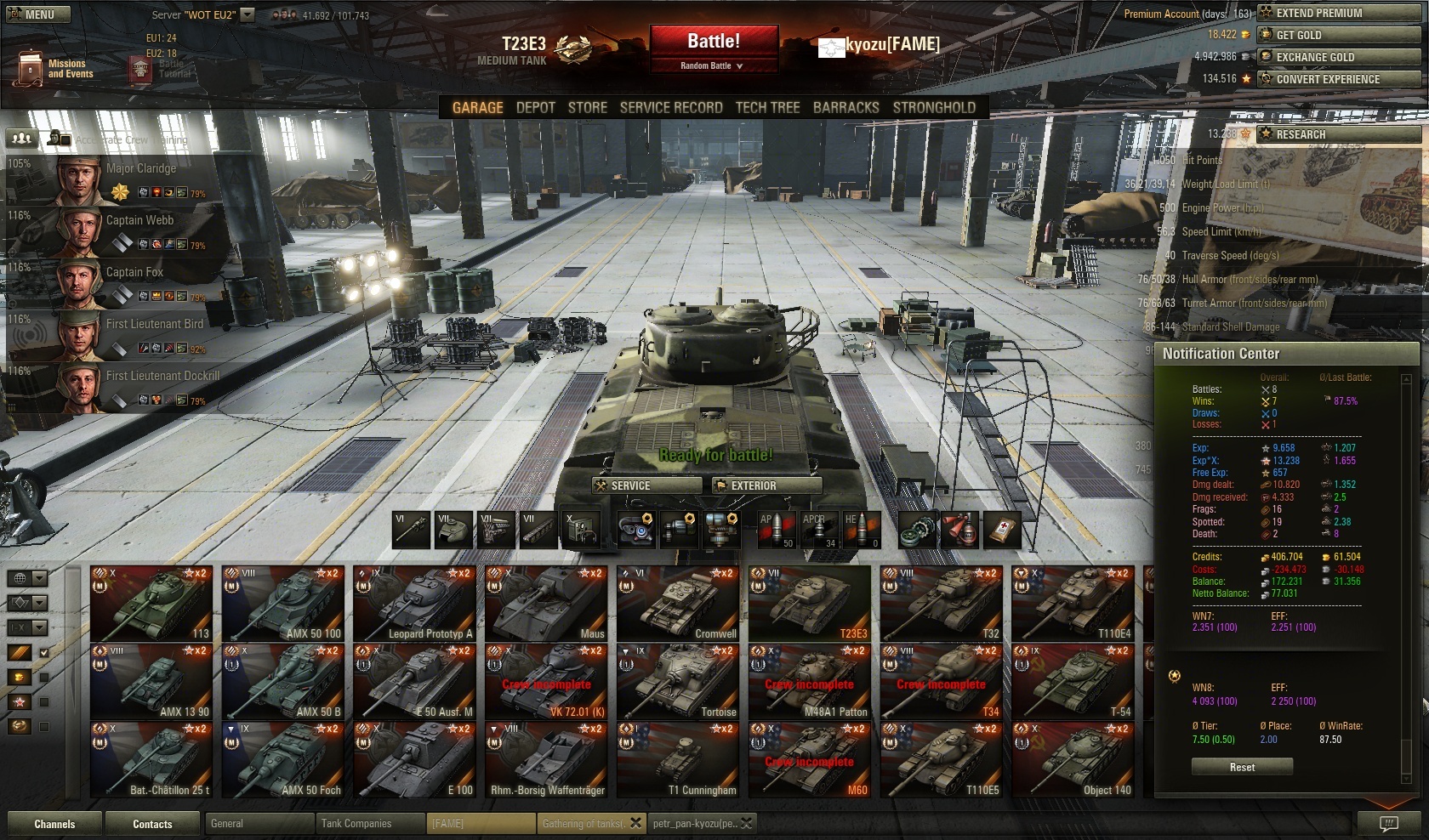
Task: Open the RESEARCH button
Action: tap(1338, 134)
